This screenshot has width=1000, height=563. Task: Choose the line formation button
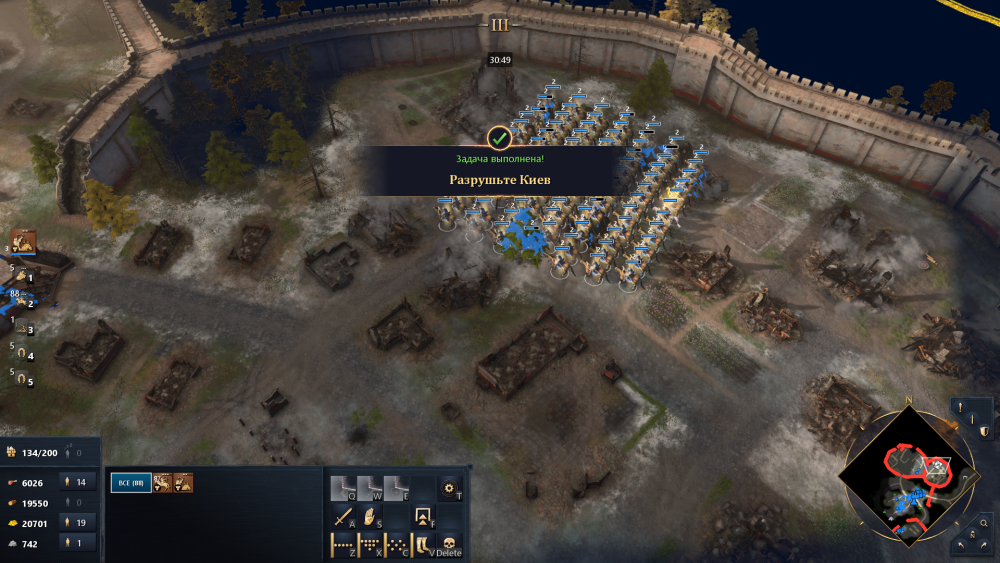(x=343, y=546)
